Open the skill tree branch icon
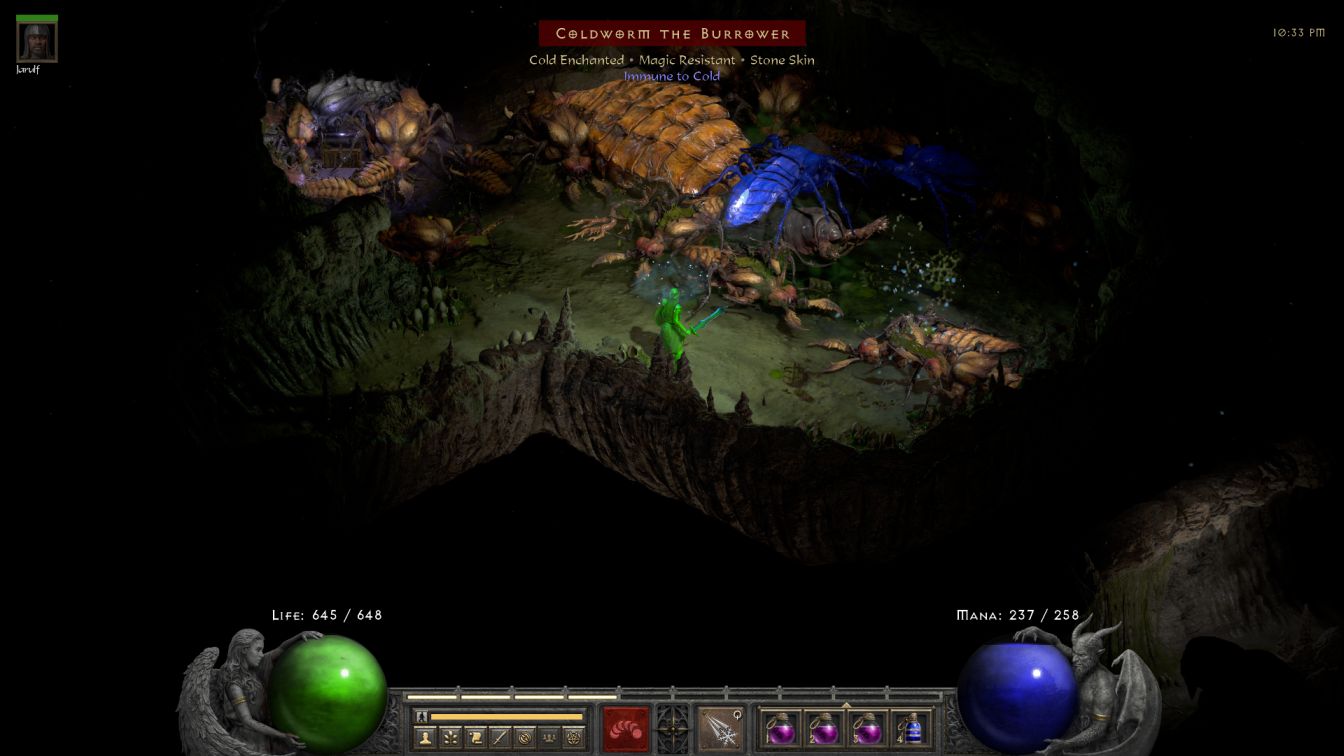Screen dimensions: 1344x756 pos(451,738)
